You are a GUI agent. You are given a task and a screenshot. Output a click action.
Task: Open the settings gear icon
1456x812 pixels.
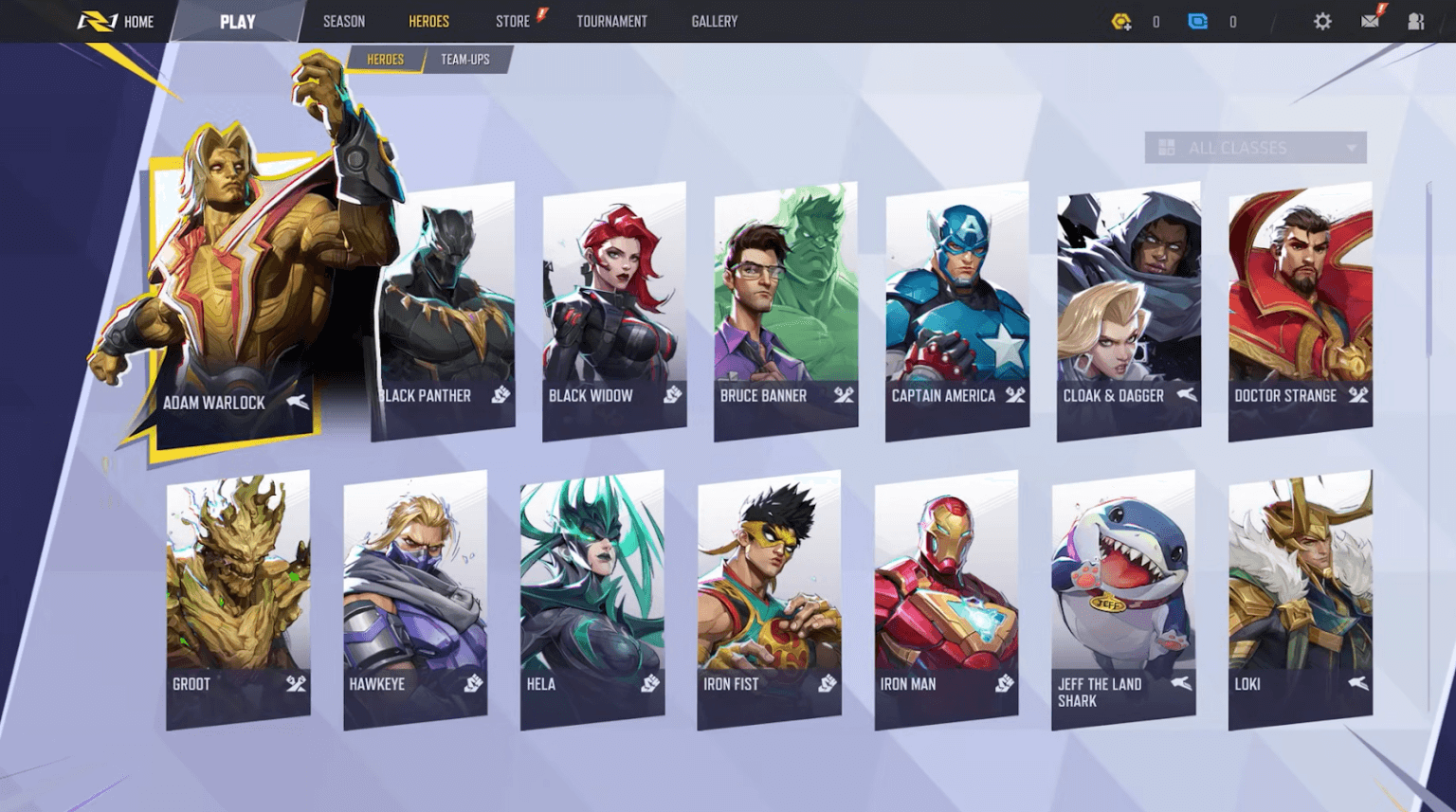click(x=1322, y=21)
